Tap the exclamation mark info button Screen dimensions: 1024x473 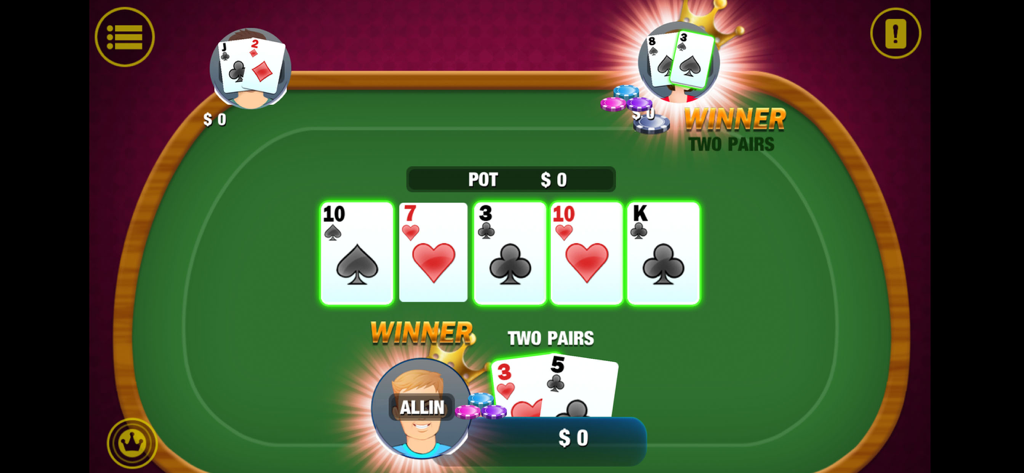(895, 34)
